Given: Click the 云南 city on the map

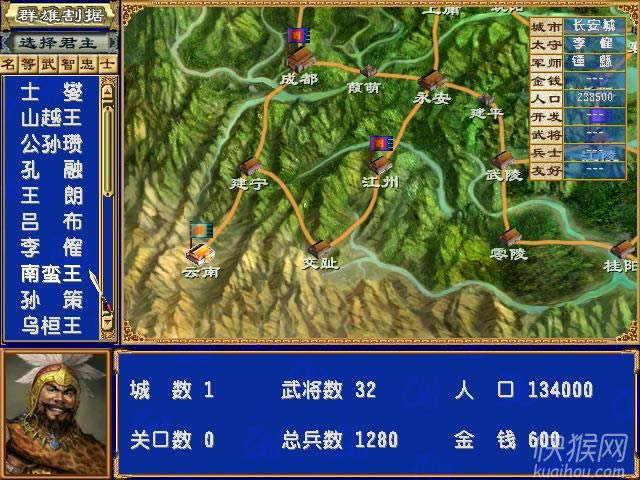Looking at the screenshot, I should (200, 253).
